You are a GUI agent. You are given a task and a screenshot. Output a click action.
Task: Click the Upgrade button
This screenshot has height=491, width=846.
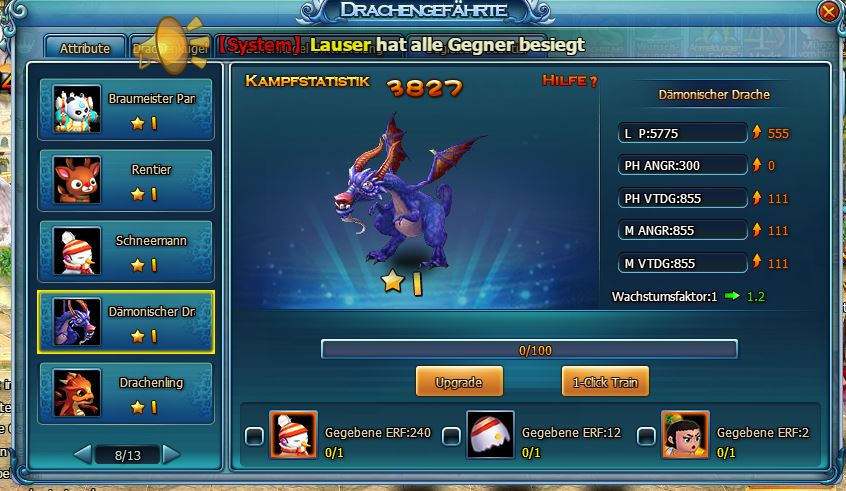click(459, 382)
